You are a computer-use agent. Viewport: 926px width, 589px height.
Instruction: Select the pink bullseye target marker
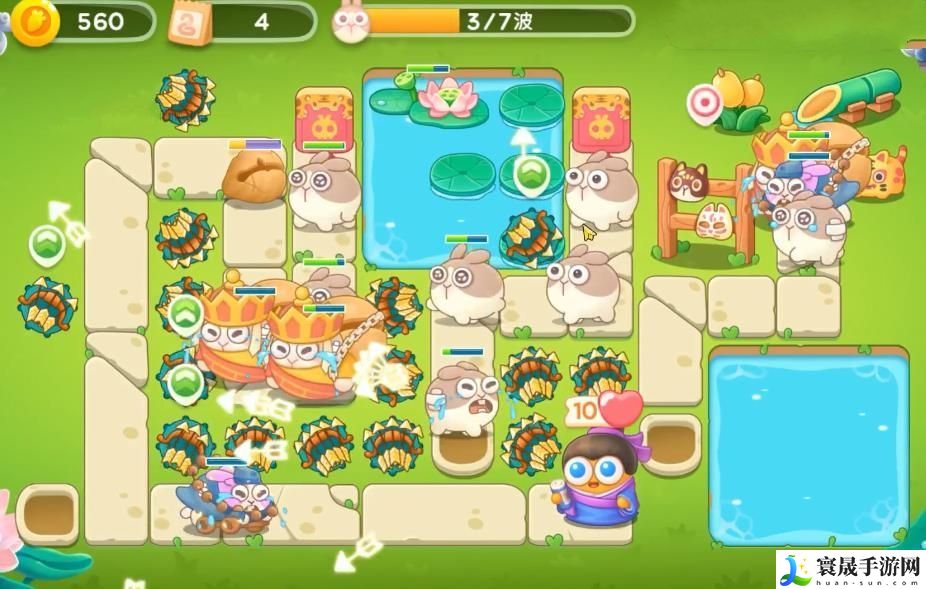[x=705, y=102]
